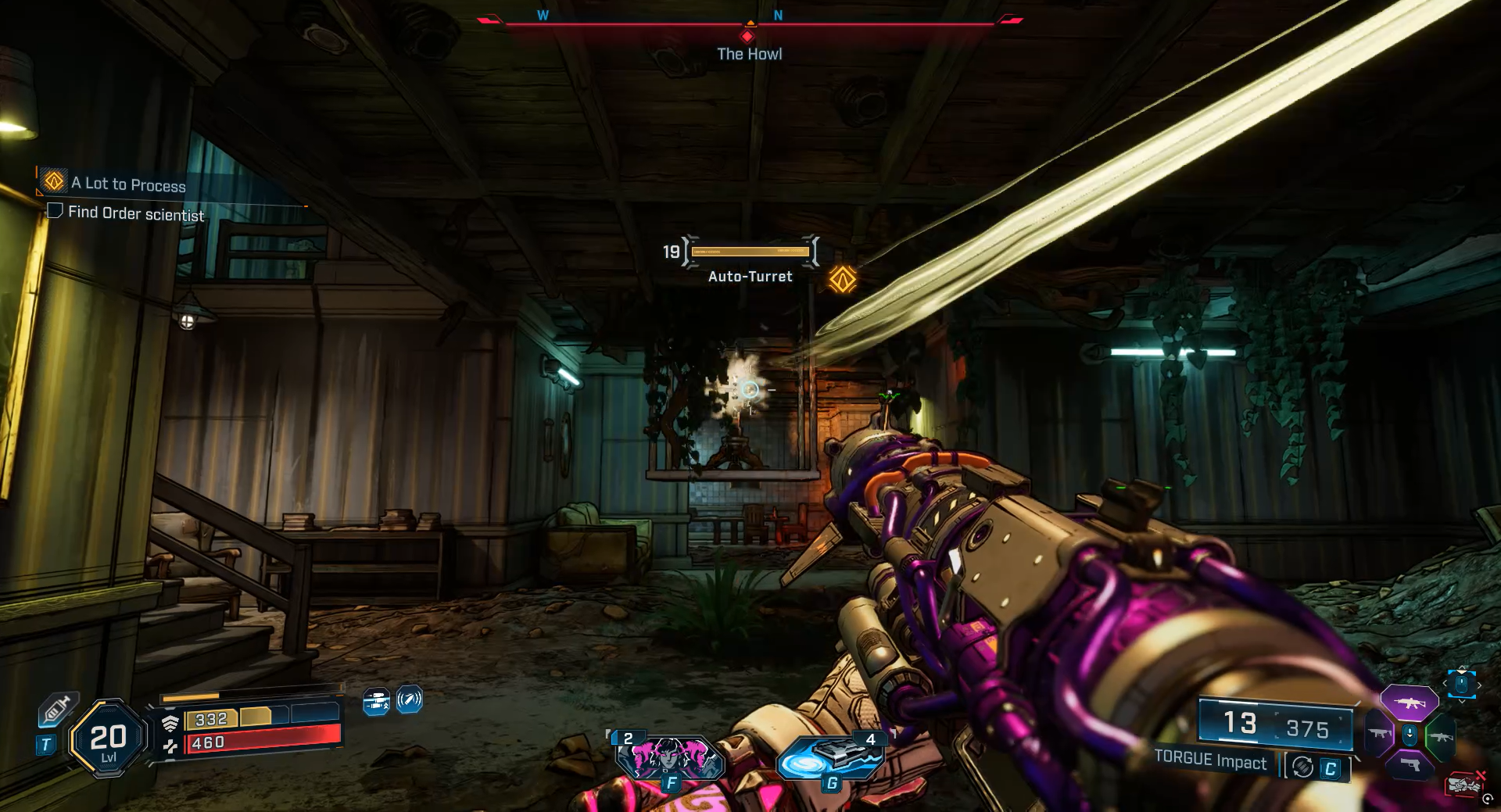Use the repkit syringe icon
Image resolution: width=1501 pixels, height=812 pixels.
(58, 710)
